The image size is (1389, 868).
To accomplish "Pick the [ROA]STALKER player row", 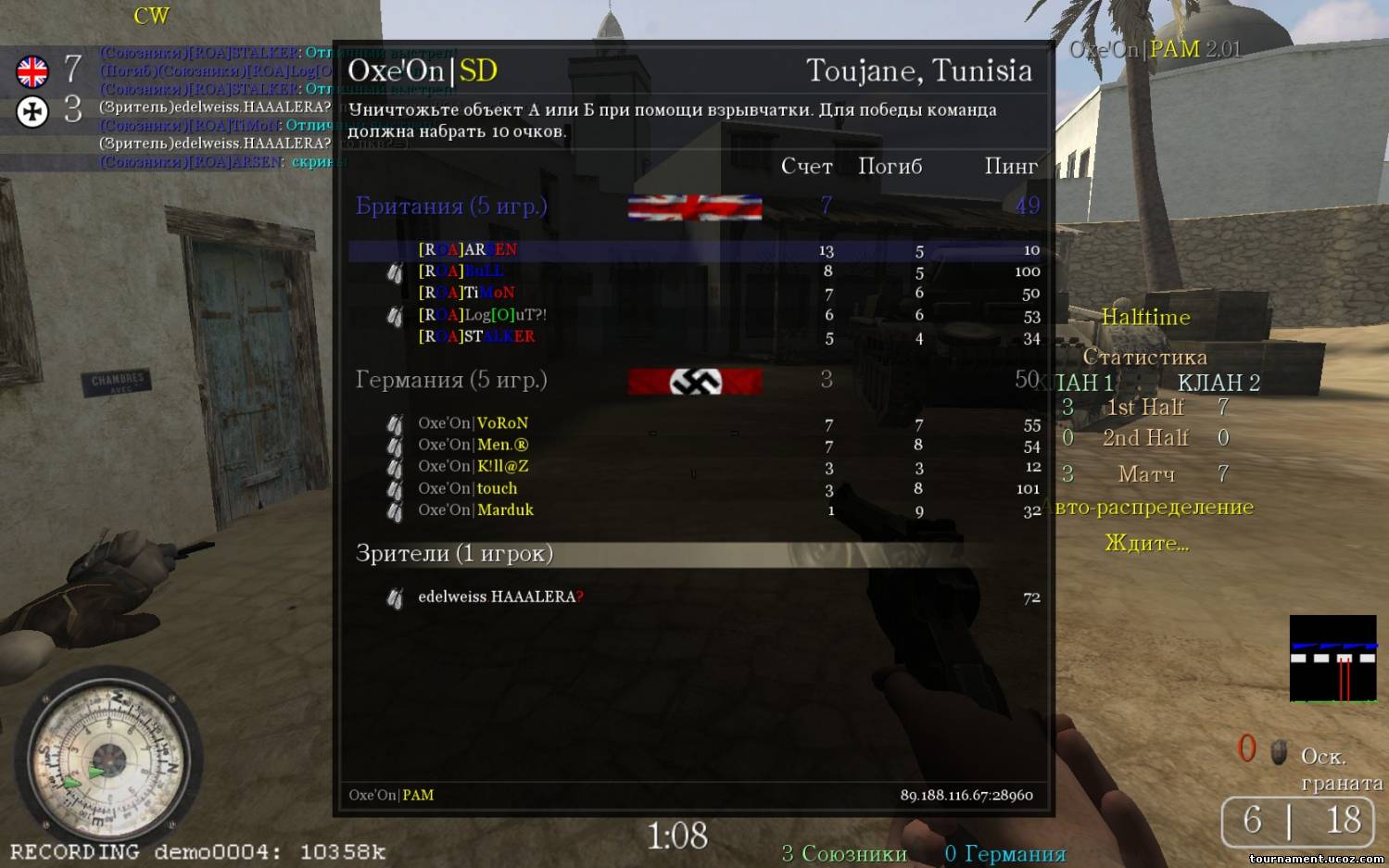I will point(476,336).
